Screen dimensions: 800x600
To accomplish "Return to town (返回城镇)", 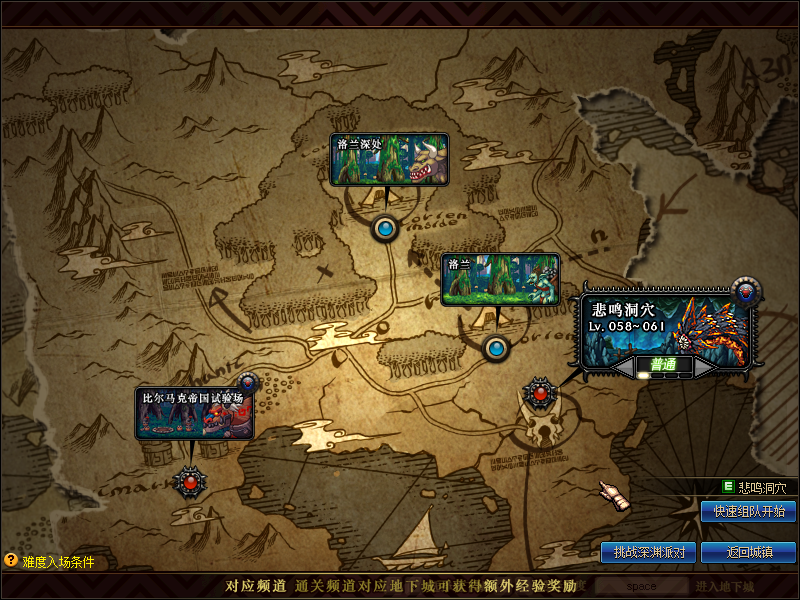I will pos(749,552).
